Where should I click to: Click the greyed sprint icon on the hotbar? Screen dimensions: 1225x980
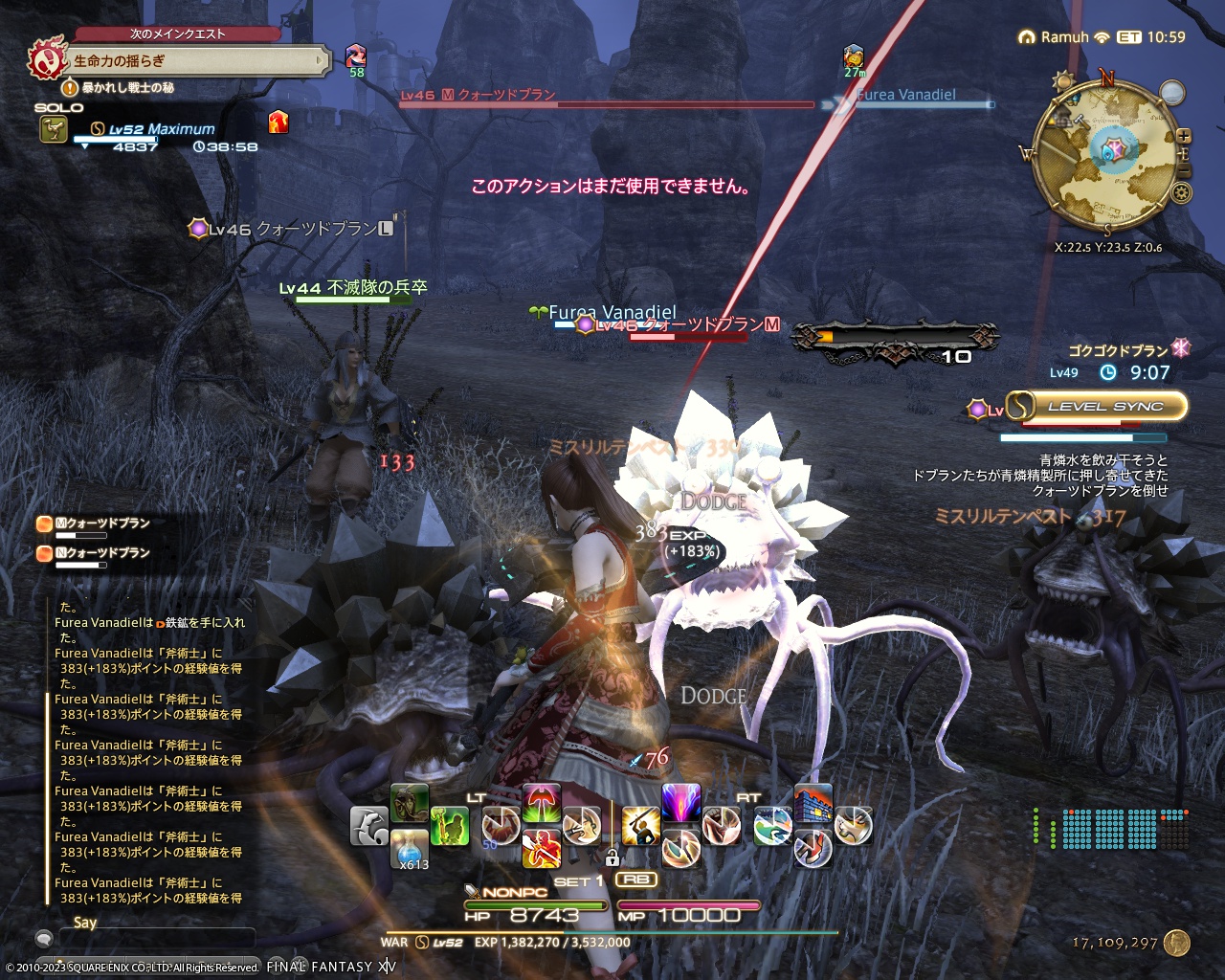click(x=367, y=827)
